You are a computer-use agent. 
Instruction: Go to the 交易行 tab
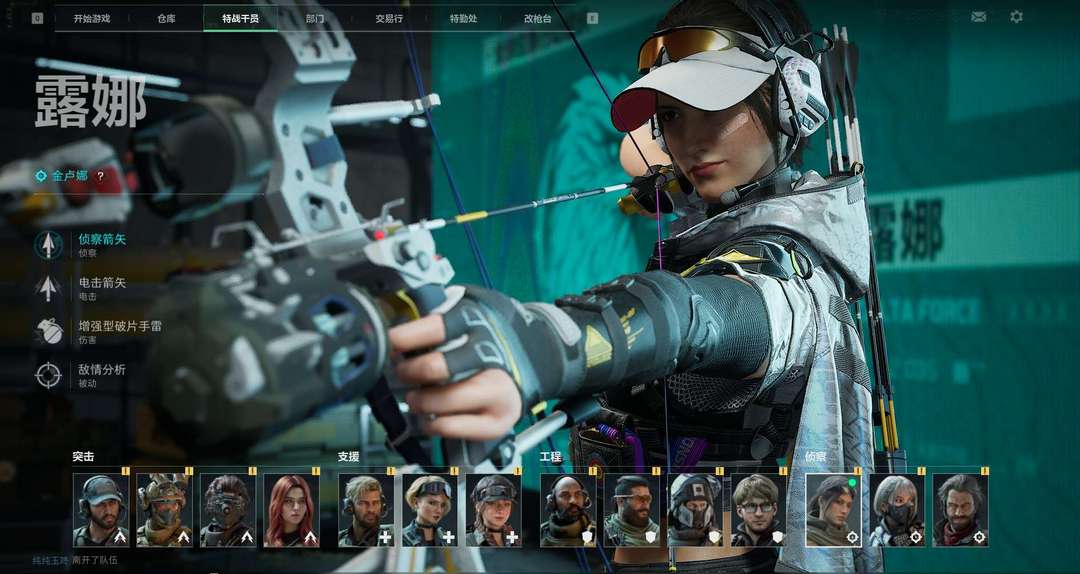tap(389, 18)
